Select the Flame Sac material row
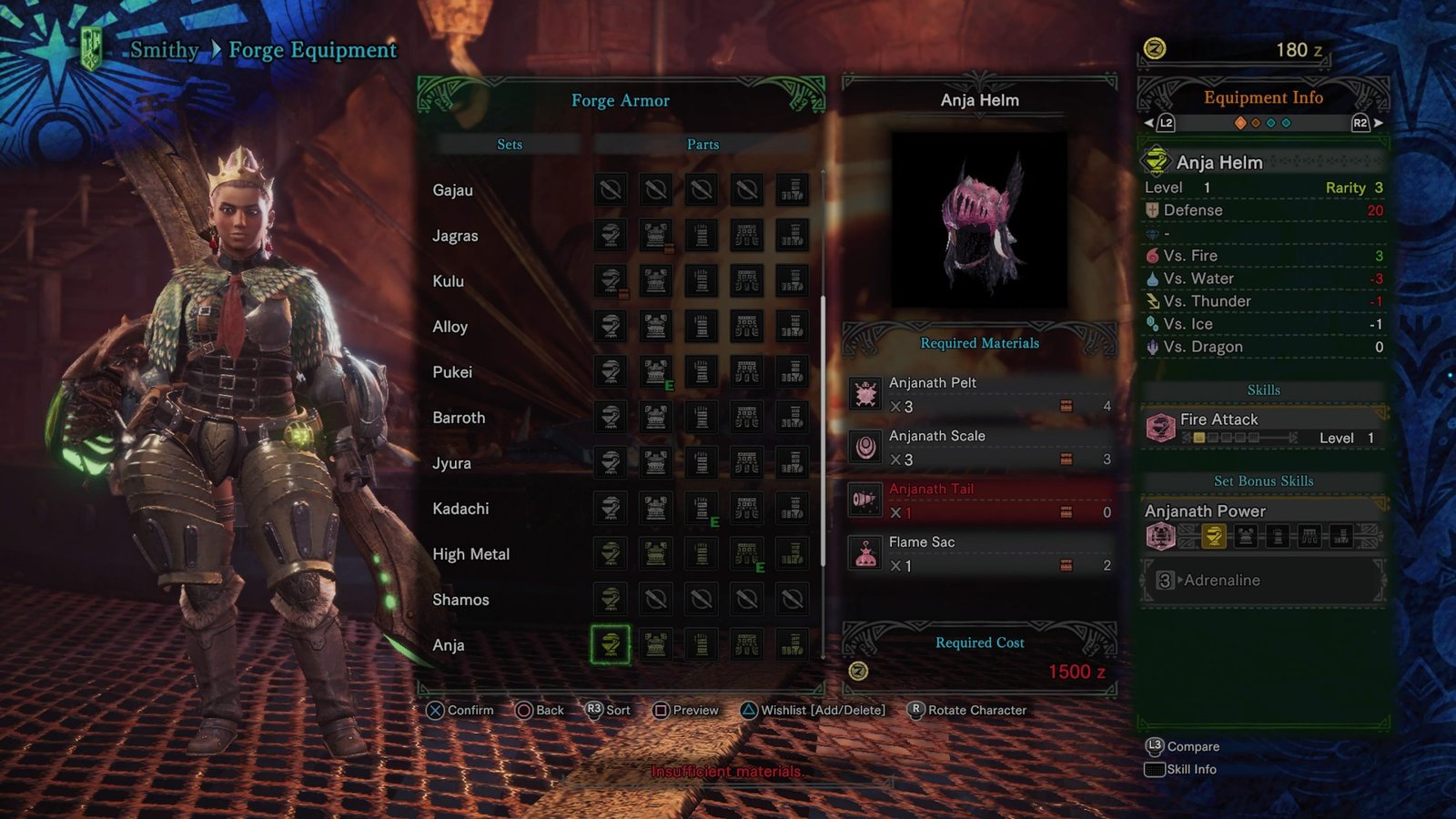 [x=979, y=553]
